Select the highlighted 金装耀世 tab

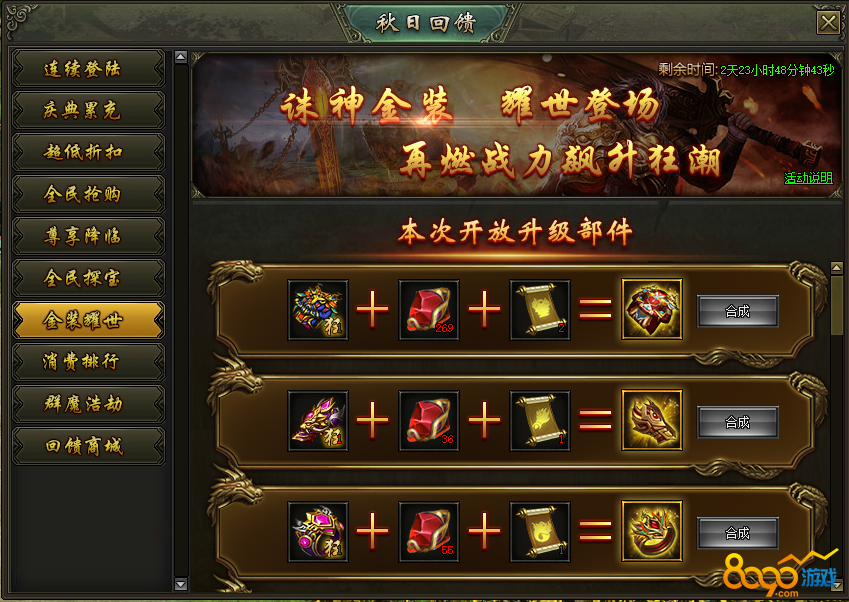(x=87, y=320)
